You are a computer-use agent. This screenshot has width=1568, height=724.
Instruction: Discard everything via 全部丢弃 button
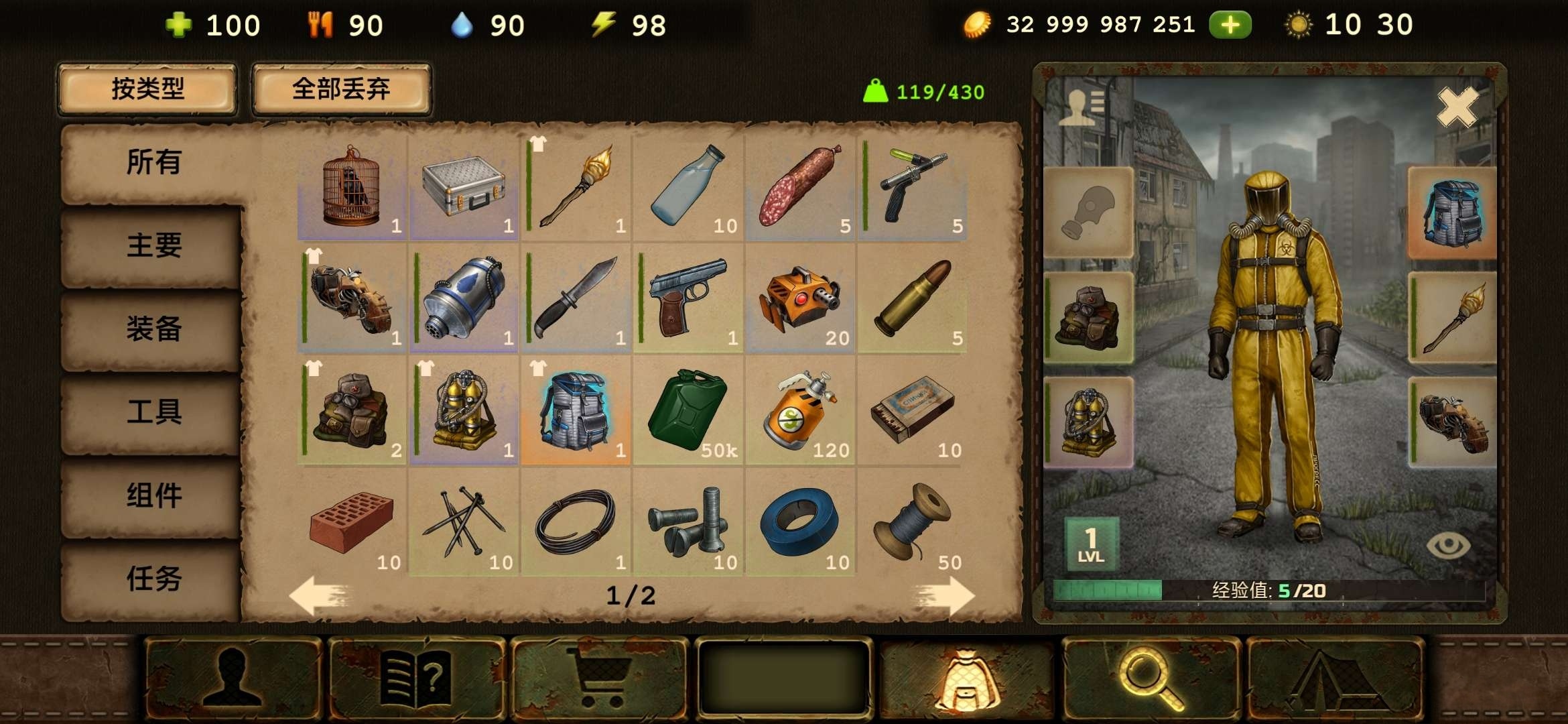(341, 89)
